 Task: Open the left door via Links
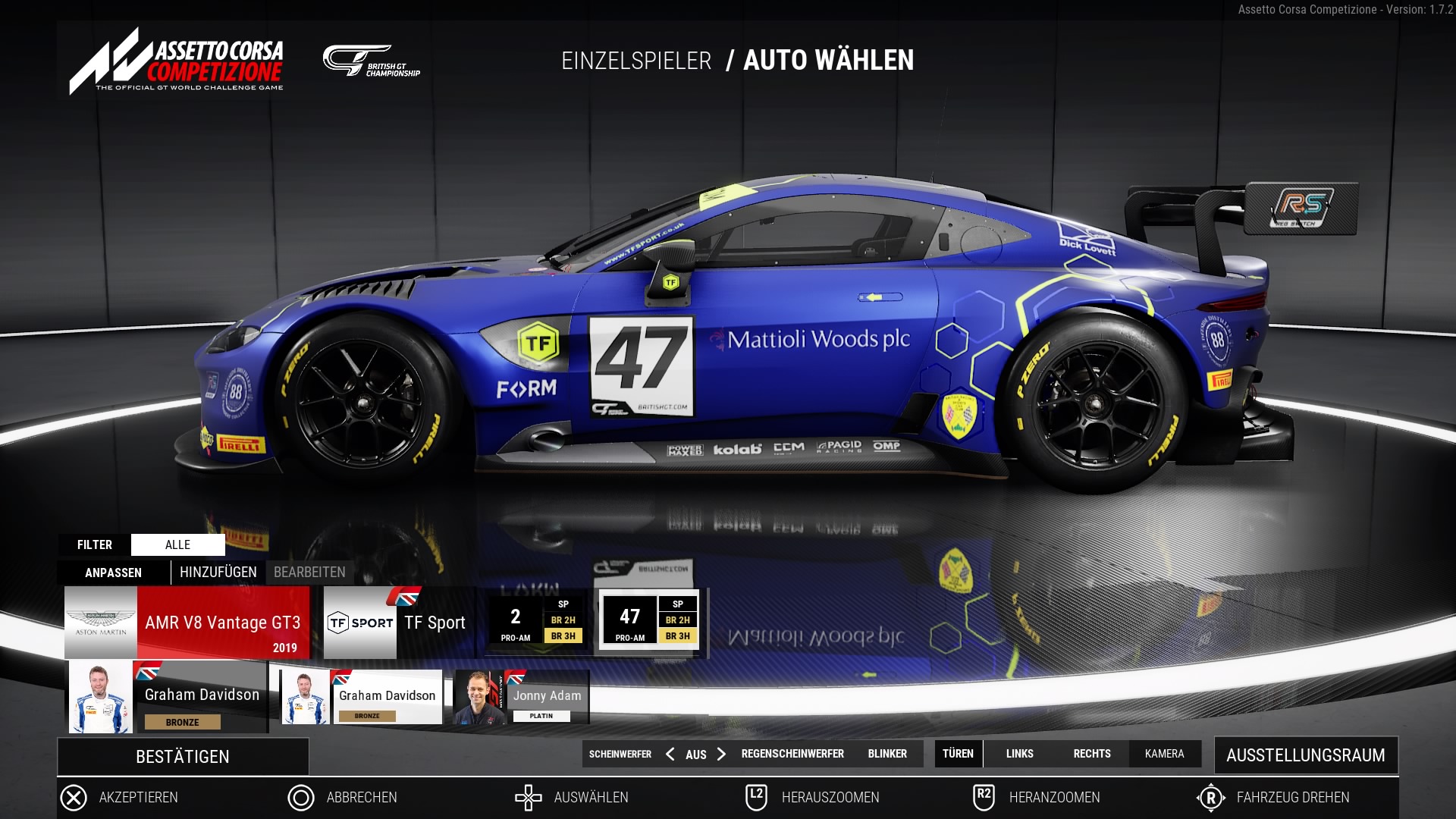pyautogui.click(x=1019, y=754)
